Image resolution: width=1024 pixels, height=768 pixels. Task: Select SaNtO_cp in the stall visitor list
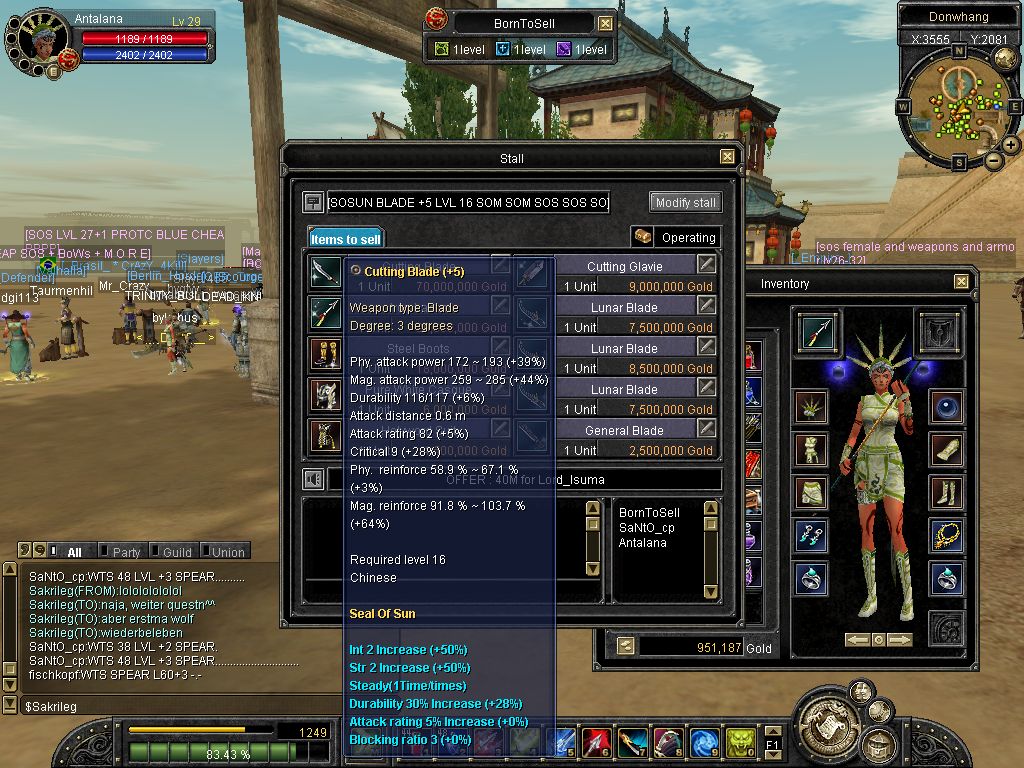[646, 528]
